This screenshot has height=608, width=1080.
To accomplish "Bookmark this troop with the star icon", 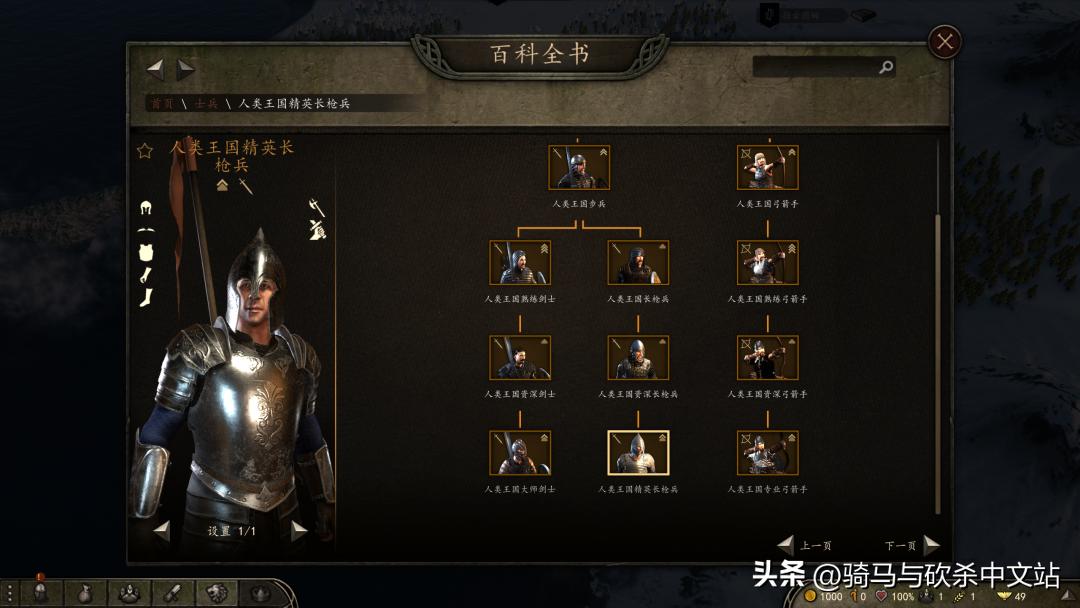I will coord(145,151).
